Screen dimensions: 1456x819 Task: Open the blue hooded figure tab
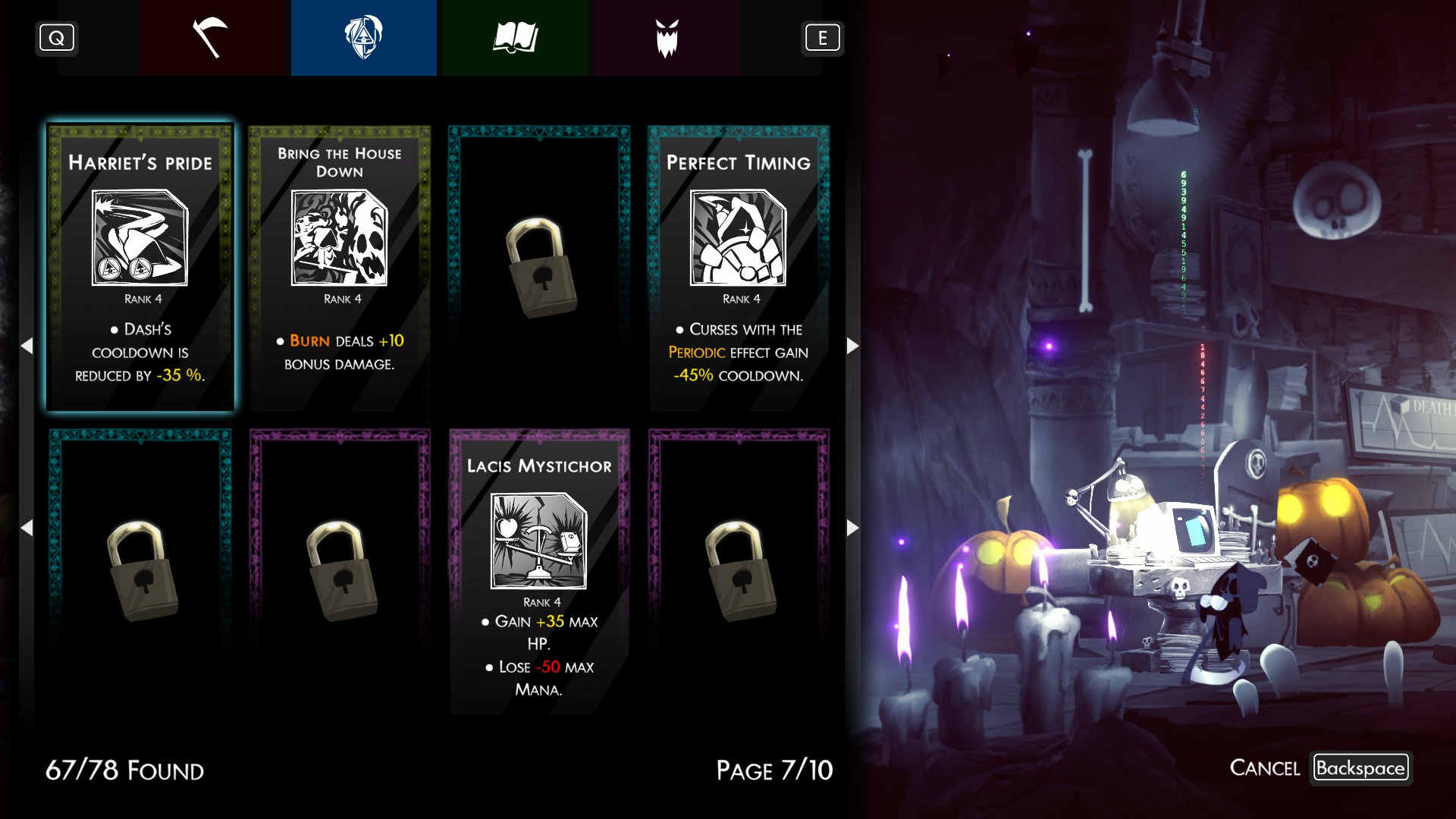click(363, 38)
